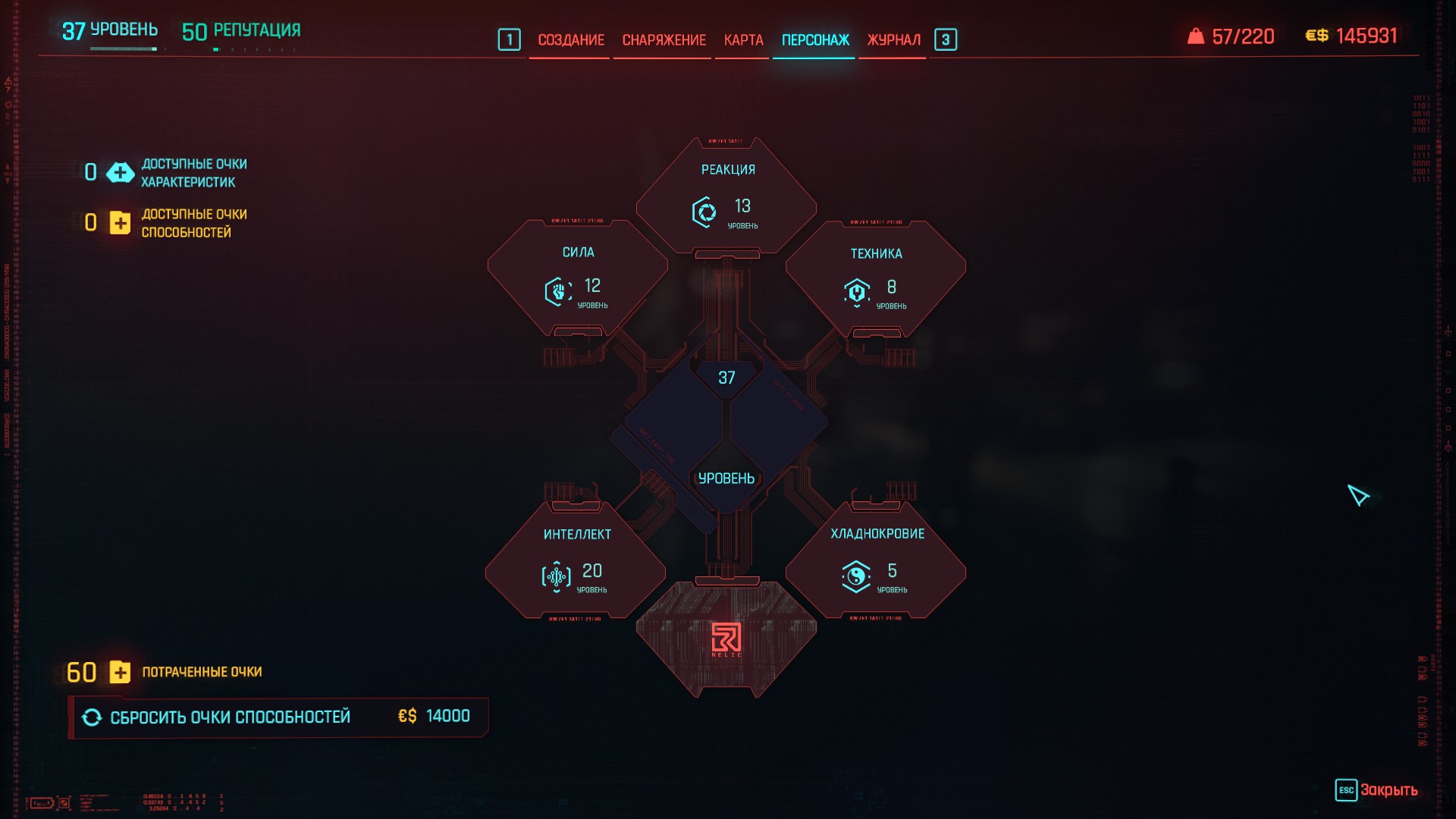Open the Relic skill panel
Screen dimensions: 1456x819
[x=726, y=639]
